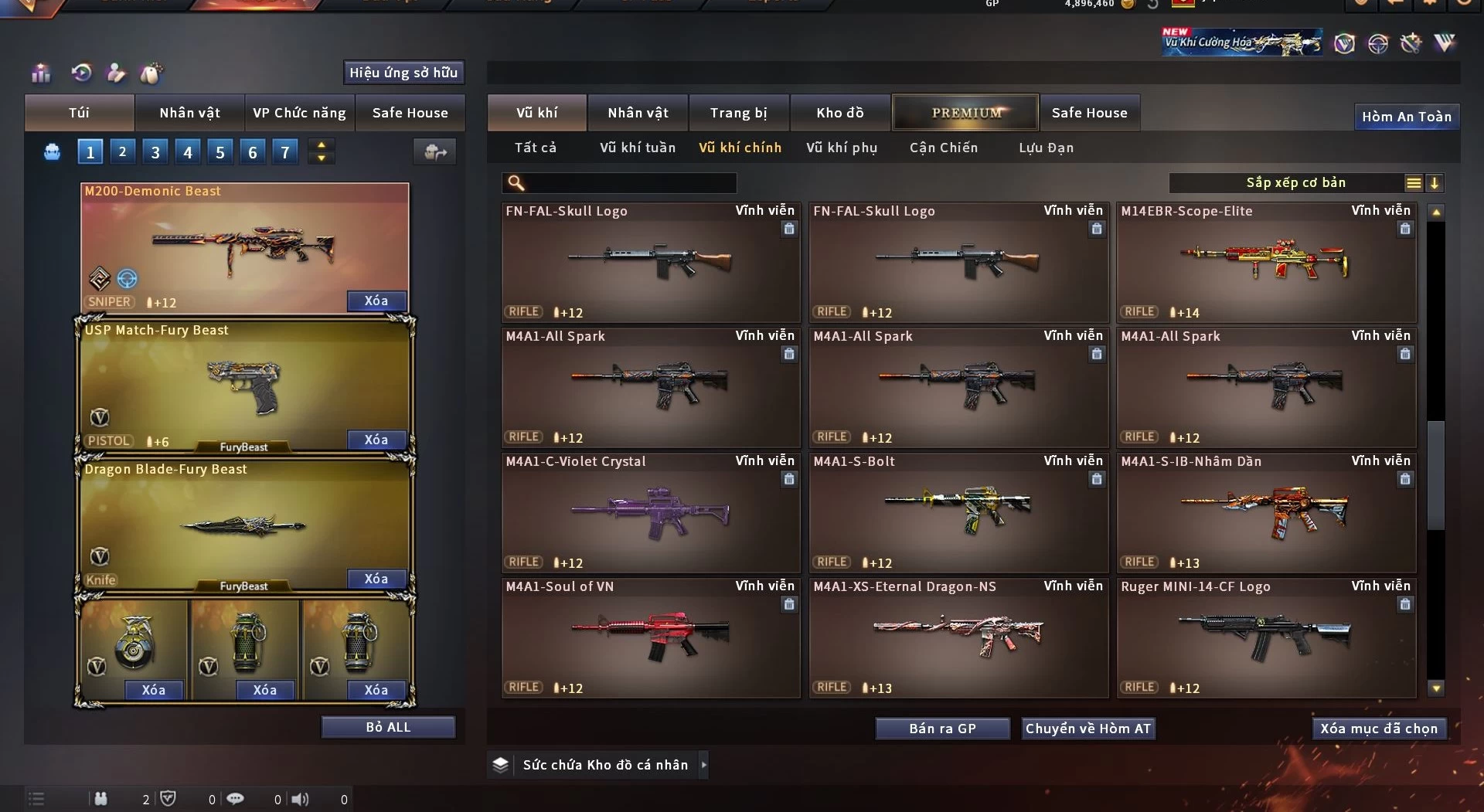Image resolution: width=1484 pixels, height=812 pixels.
Task: Click the Bán ra GP button
Action: point(942,729)
